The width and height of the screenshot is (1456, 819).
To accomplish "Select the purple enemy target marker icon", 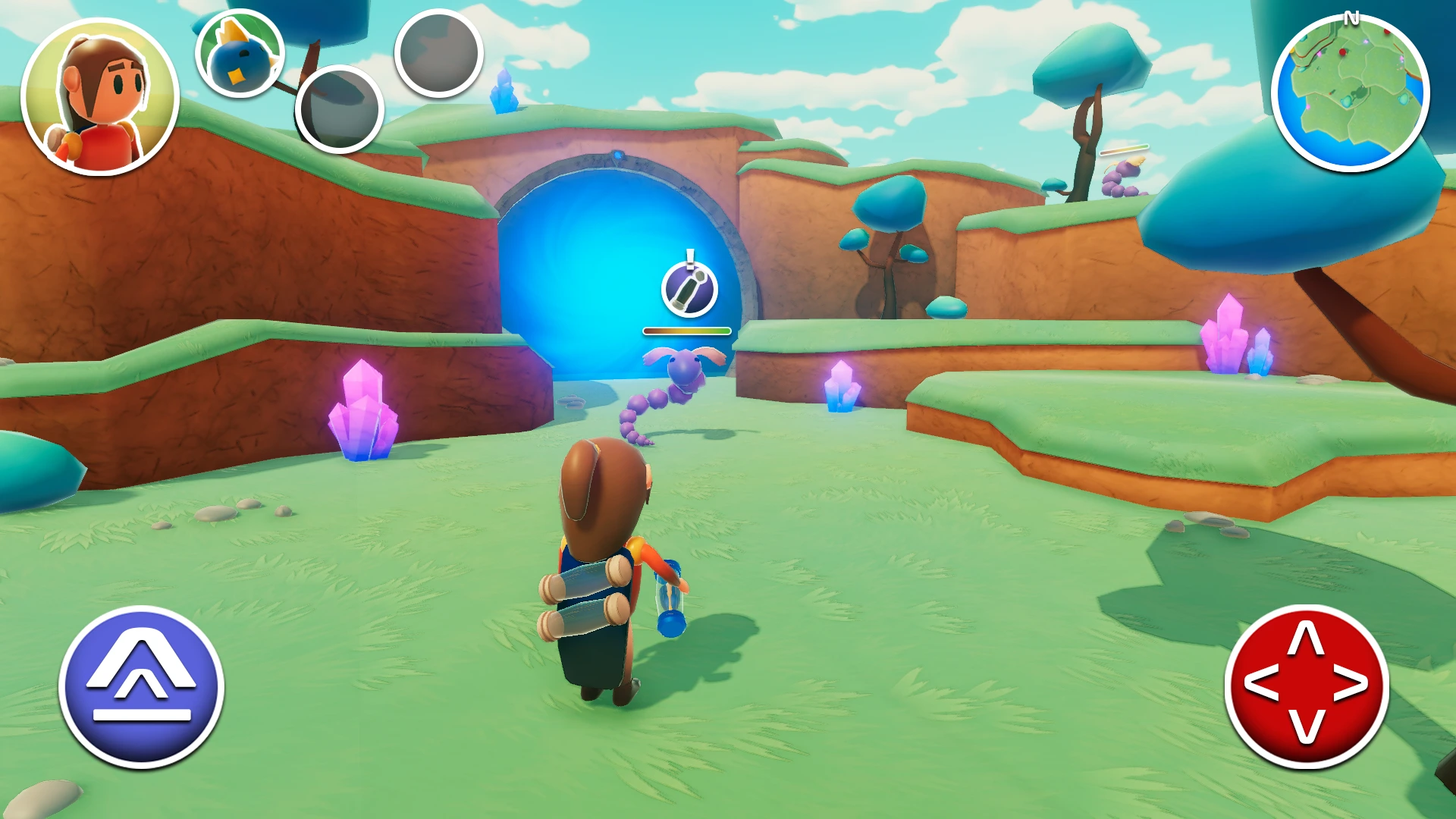I will tap(689, 289).
